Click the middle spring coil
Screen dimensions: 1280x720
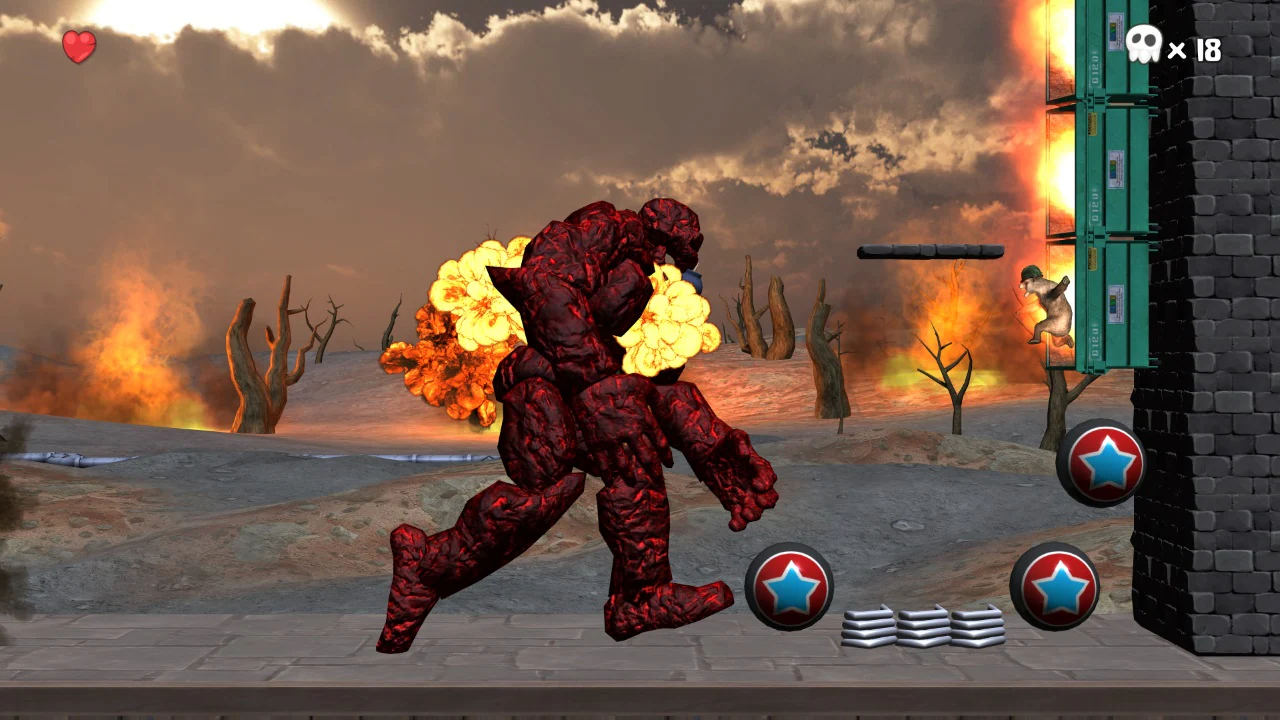(x=922, y=625)
